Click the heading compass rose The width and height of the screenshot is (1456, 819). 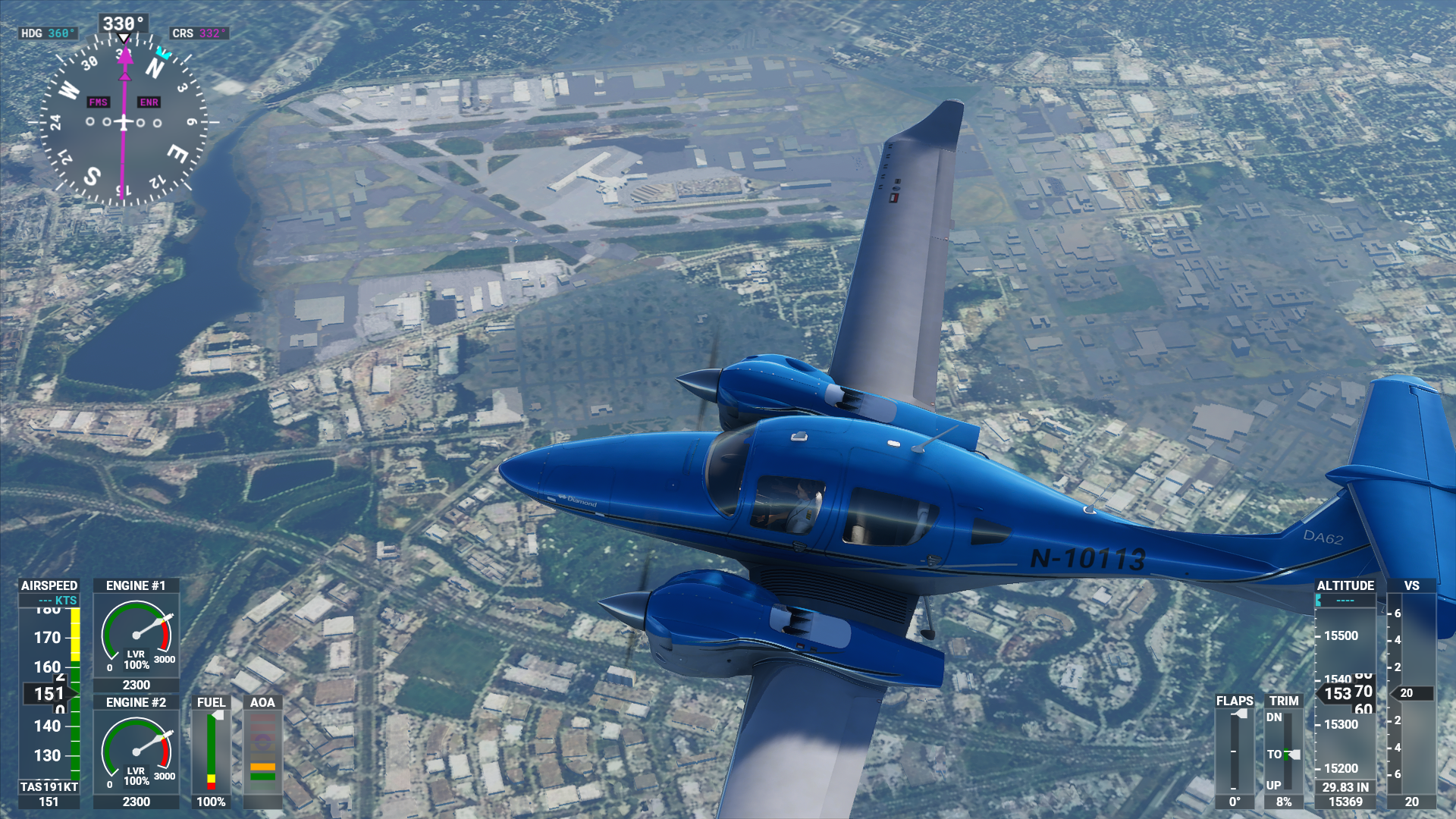[124, 121]
